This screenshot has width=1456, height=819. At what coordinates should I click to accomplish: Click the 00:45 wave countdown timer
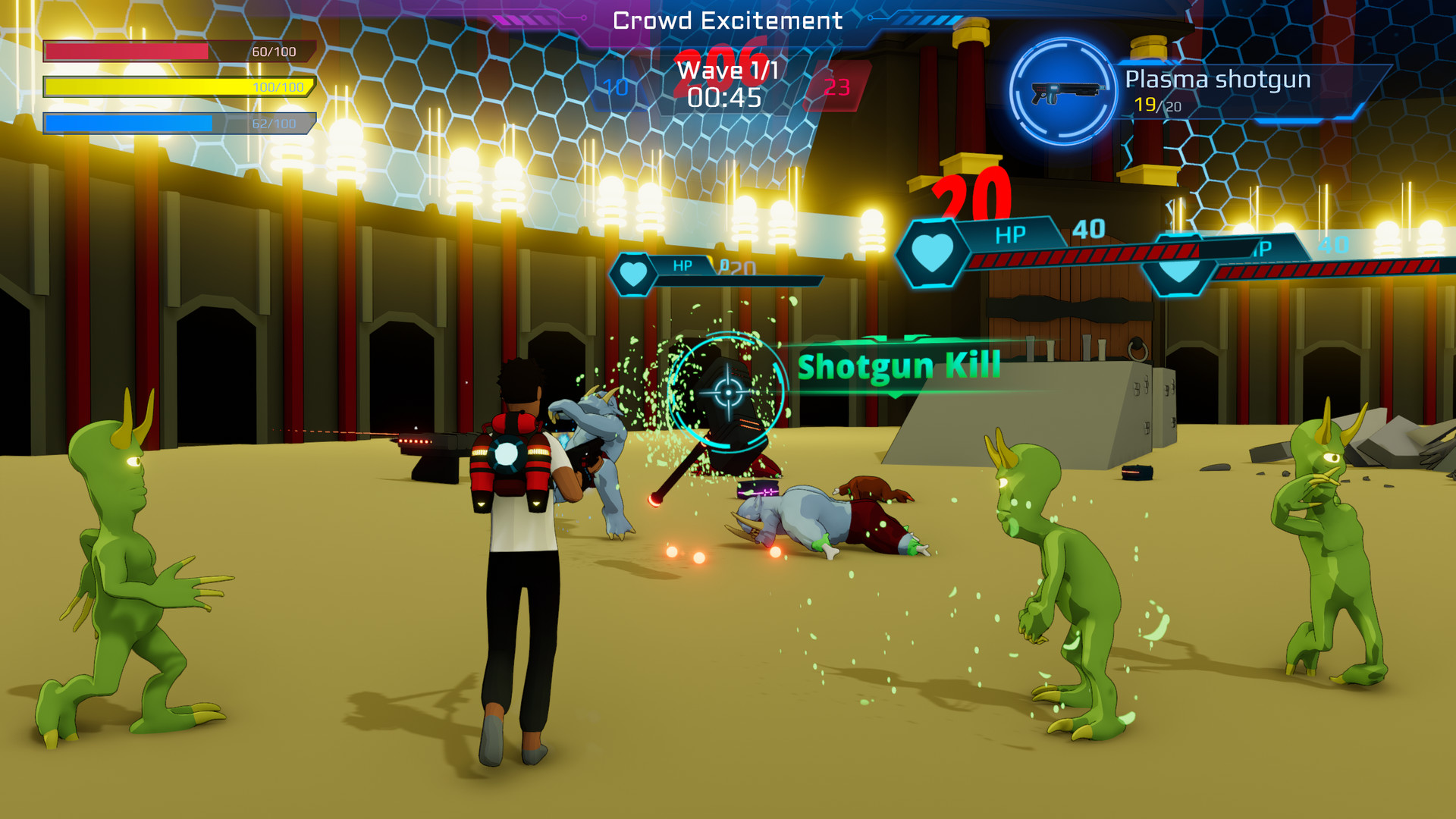coord(725,97)
